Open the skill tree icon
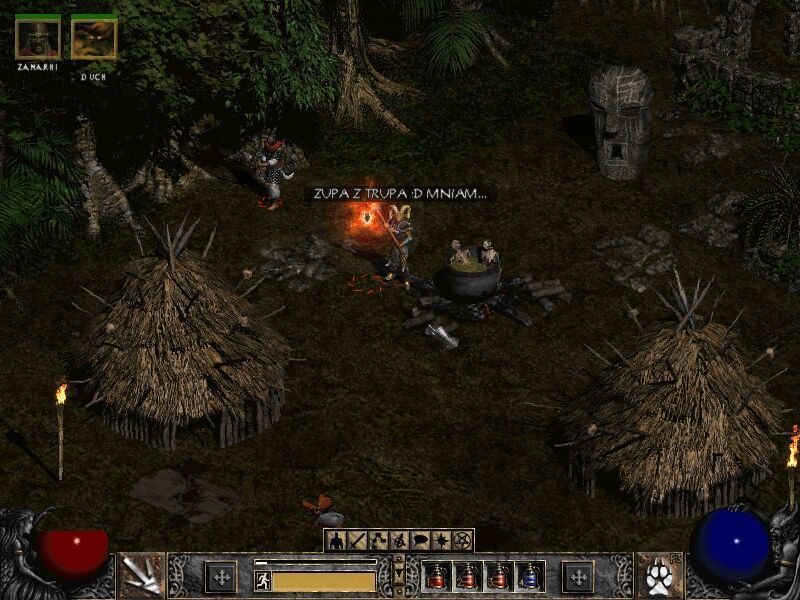This screenshot has width=800, height=600. click(x=379, y=541)
